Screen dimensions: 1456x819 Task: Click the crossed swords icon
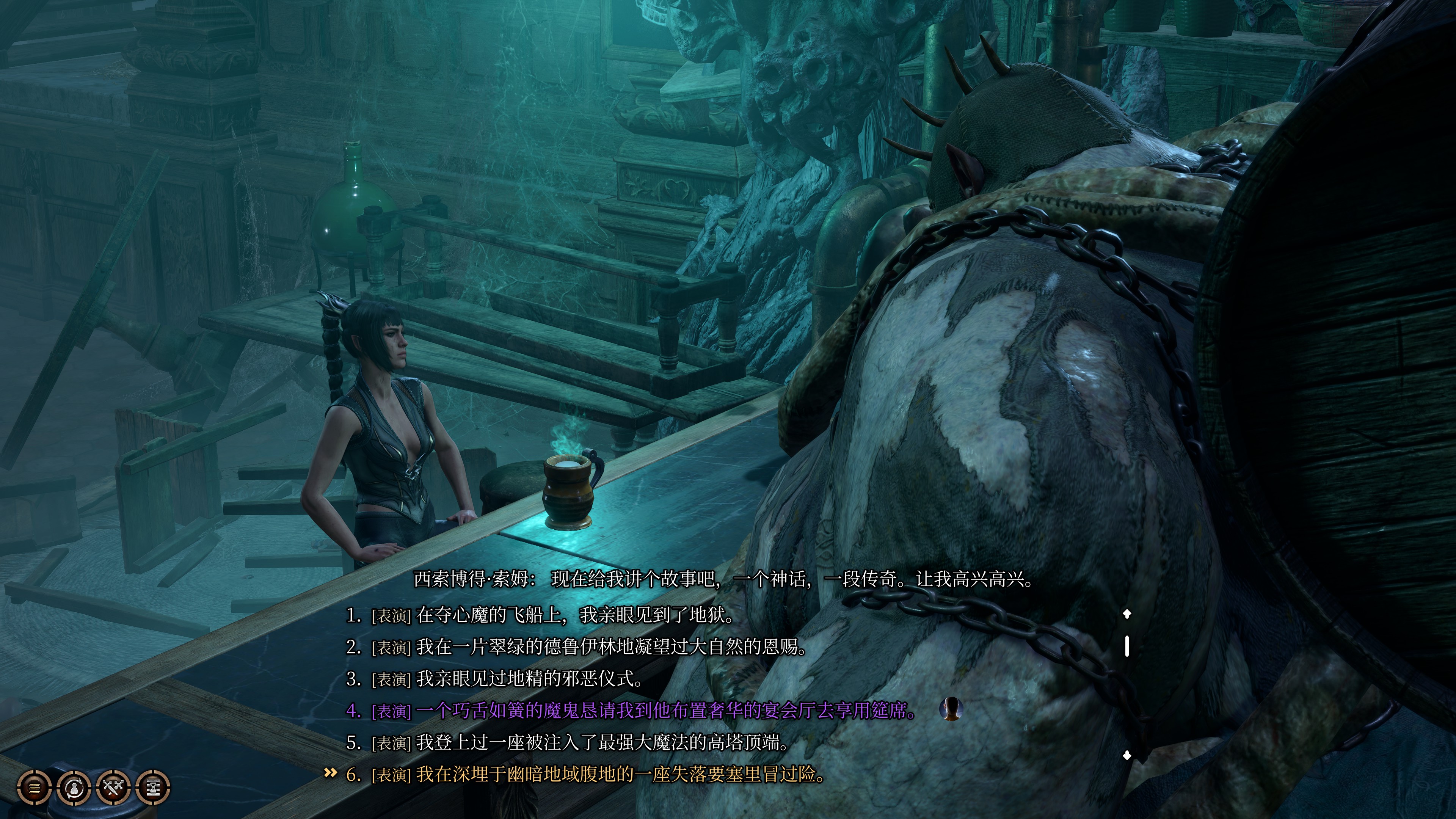point(114,787)
